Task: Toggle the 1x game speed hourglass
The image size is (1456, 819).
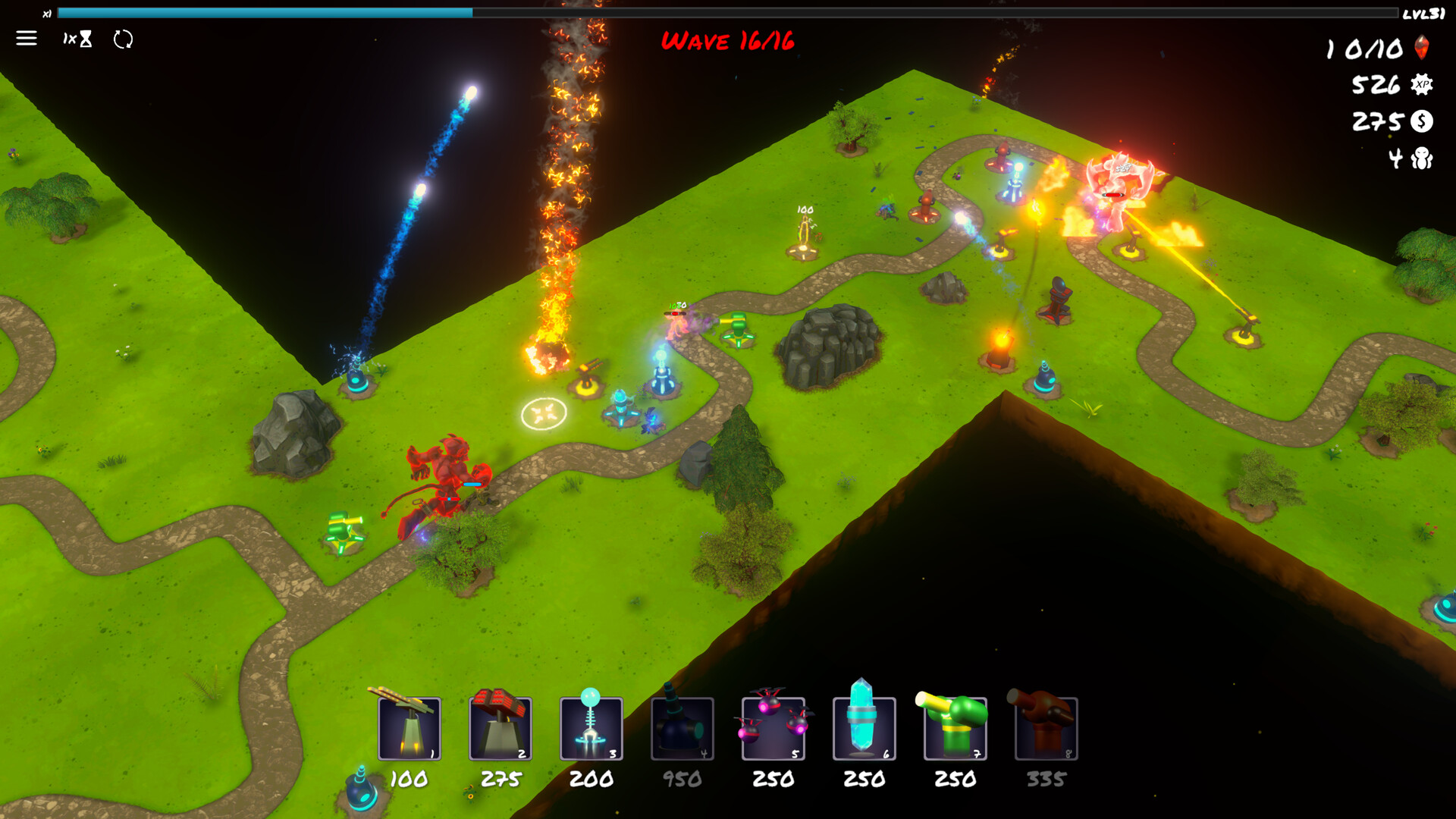Action: pyautogui.click(x=79, y=39)
